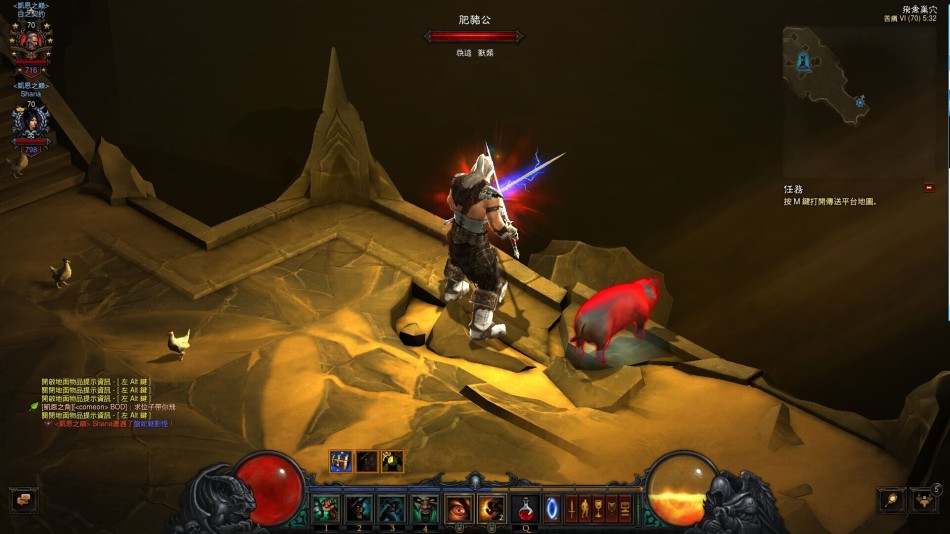Image resolution: width=950 pixels, height=534 pixels.
Task: Open the blue town portal
Action: click(x=551, y=509)
